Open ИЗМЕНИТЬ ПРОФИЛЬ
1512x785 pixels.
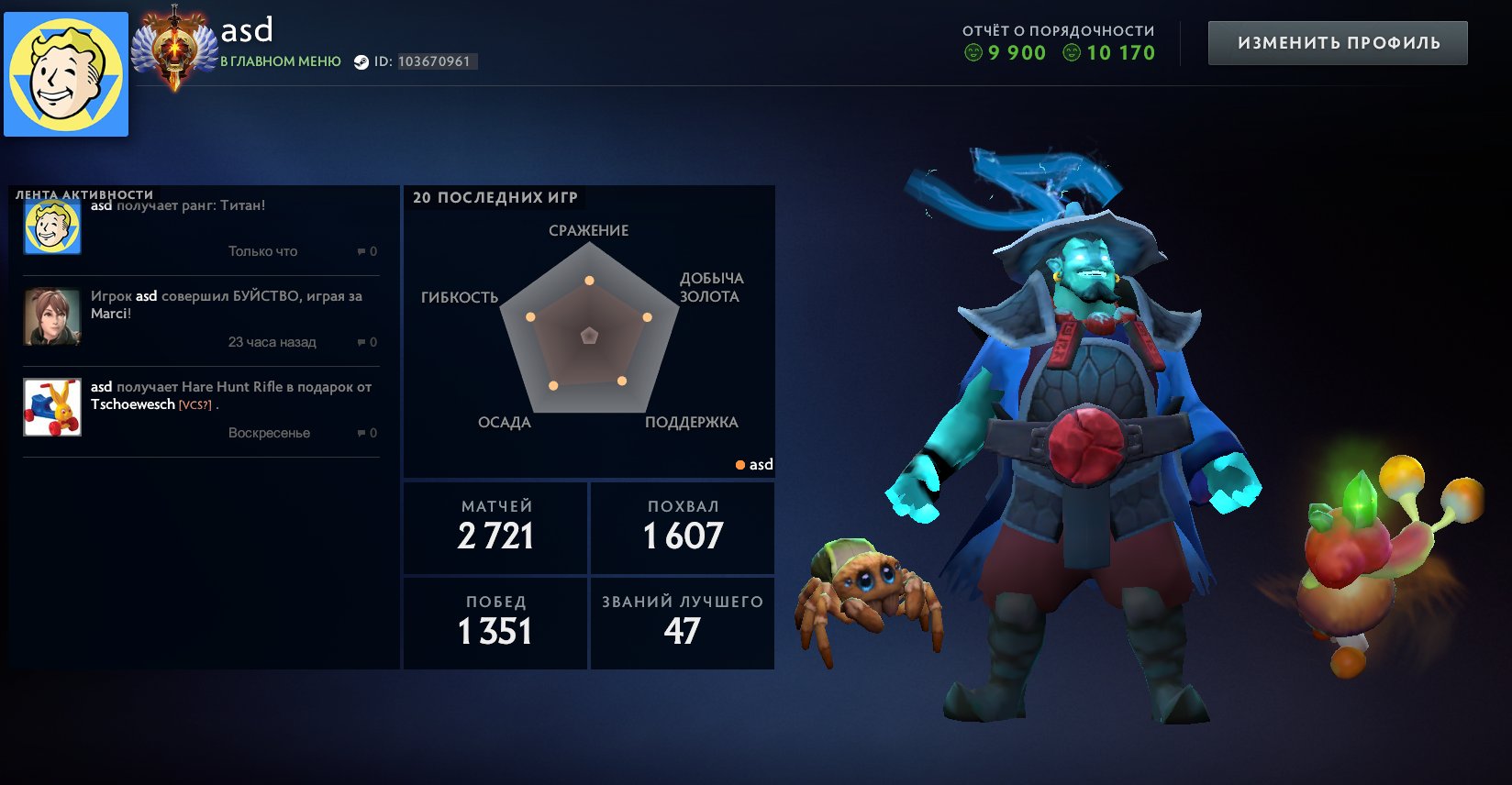pos(1338,41)
